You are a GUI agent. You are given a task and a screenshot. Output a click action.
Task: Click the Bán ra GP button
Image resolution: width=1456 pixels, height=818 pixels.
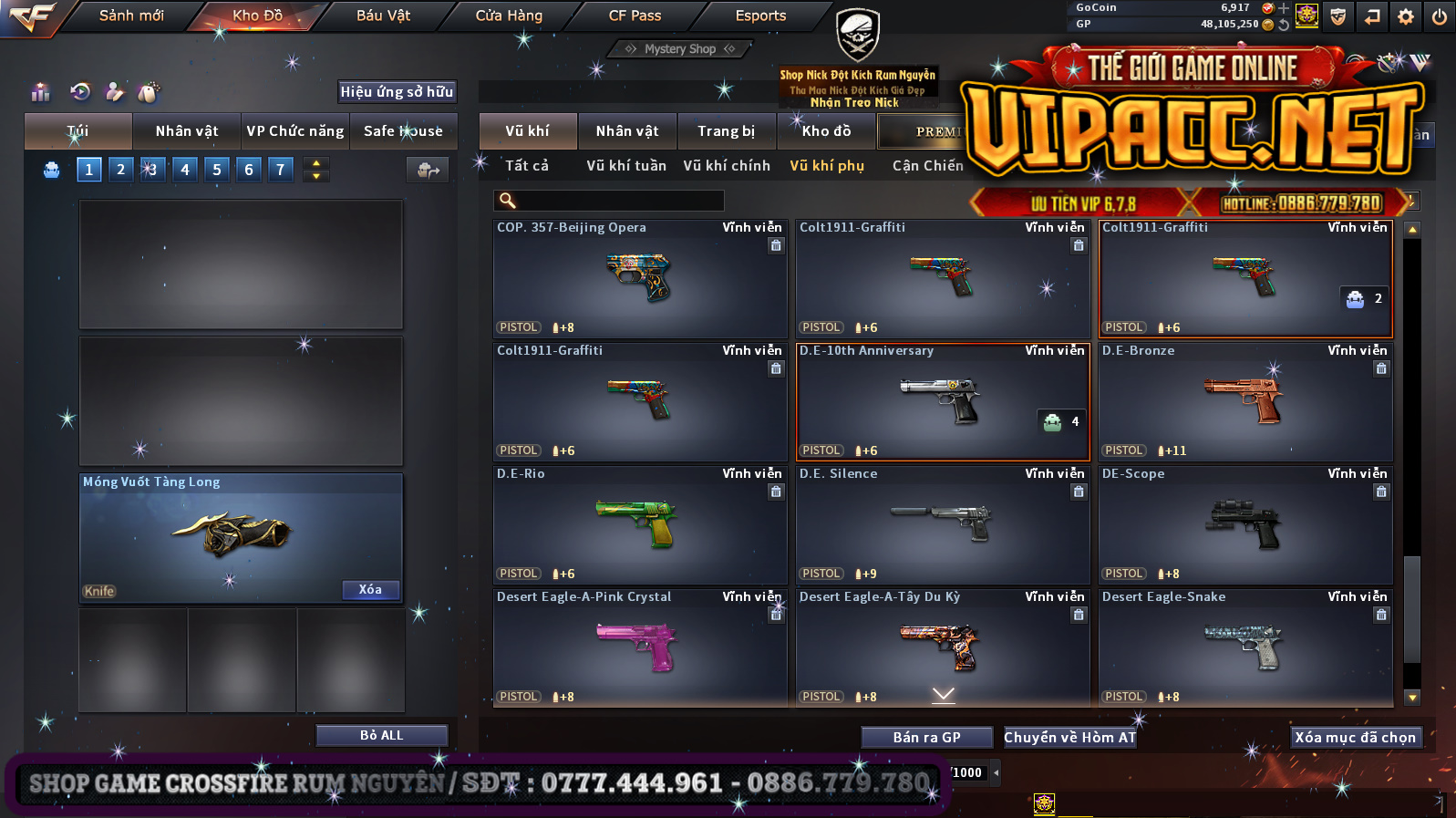click(x=926, y=738)
